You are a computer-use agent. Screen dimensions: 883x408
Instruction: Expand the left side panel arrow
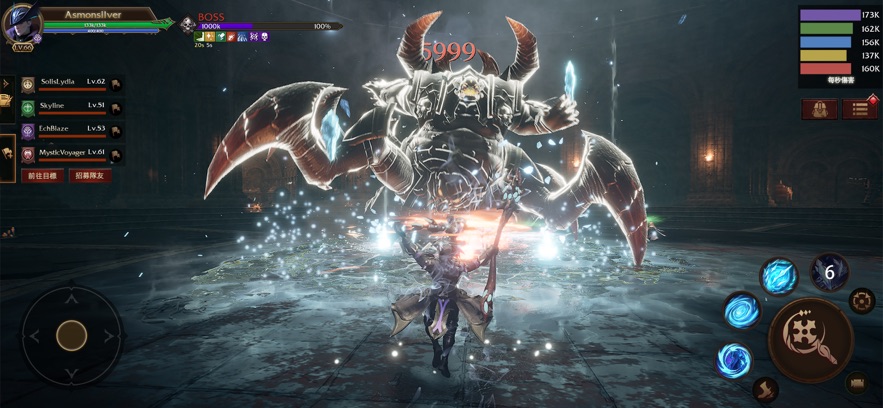(6, 83)
